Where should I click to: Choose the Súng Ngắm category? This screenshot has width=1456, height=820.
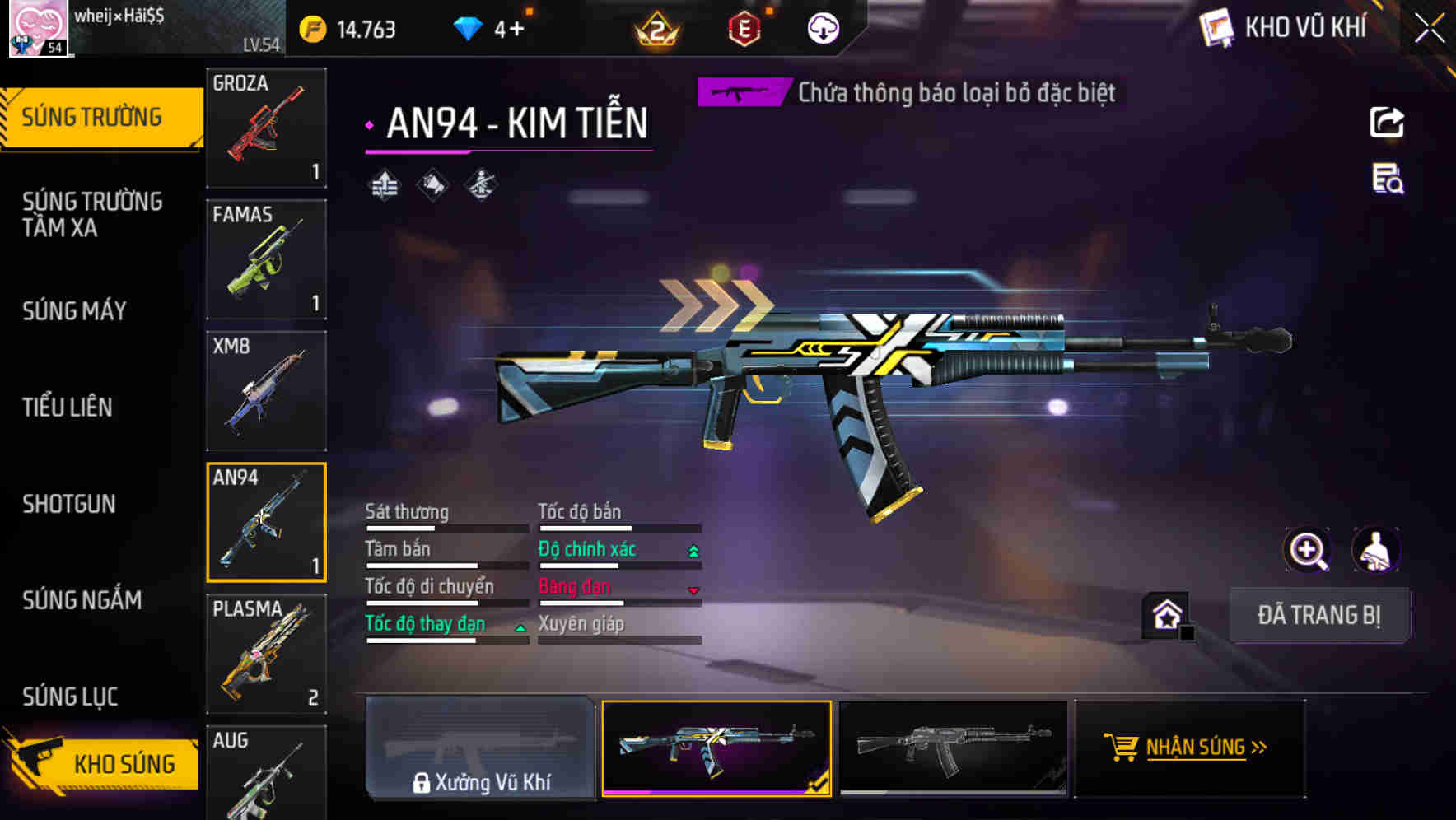[x=82, y=600]
